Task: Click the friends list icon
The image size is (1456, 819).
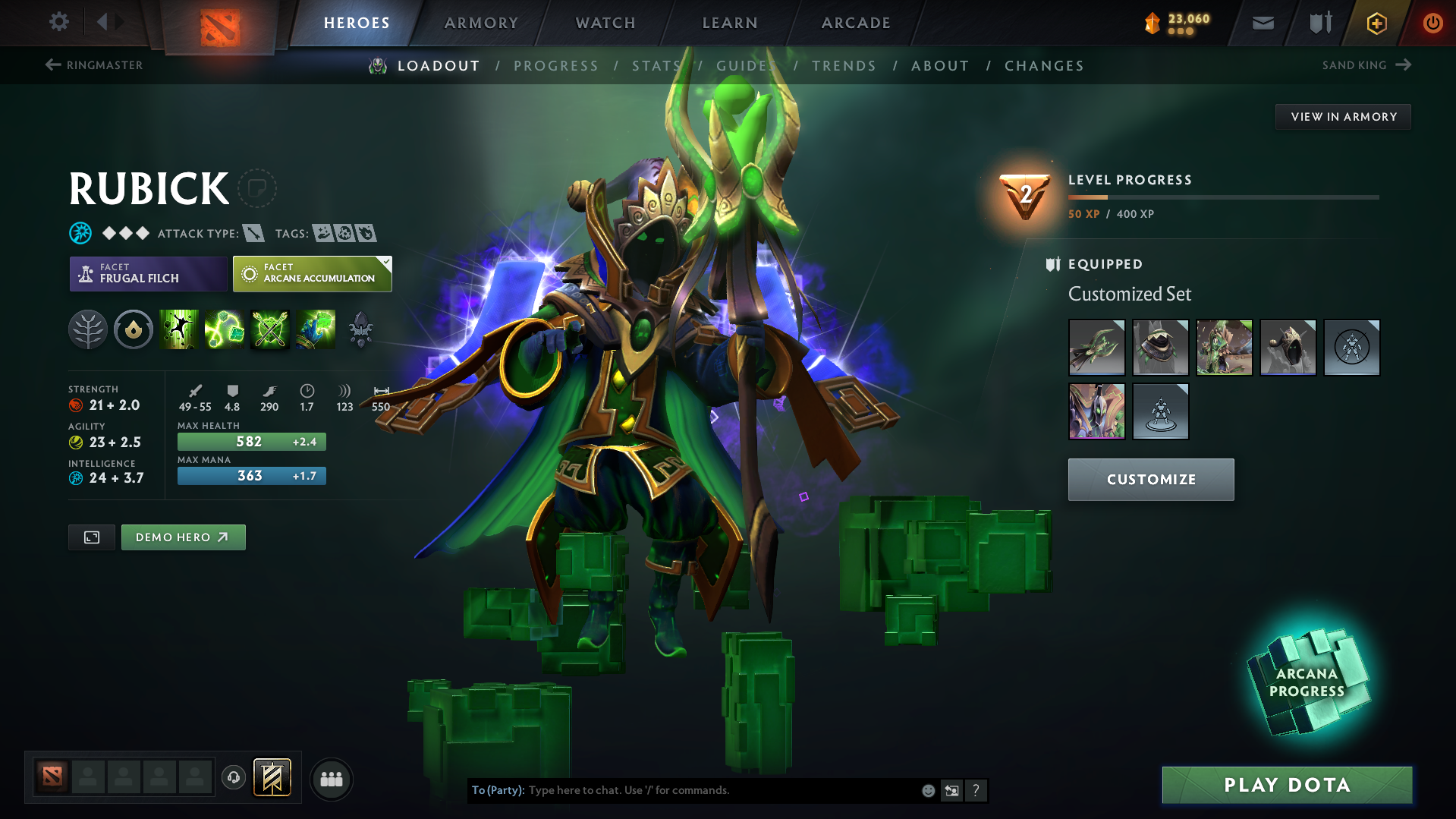Action: click(x=332, y=779)
